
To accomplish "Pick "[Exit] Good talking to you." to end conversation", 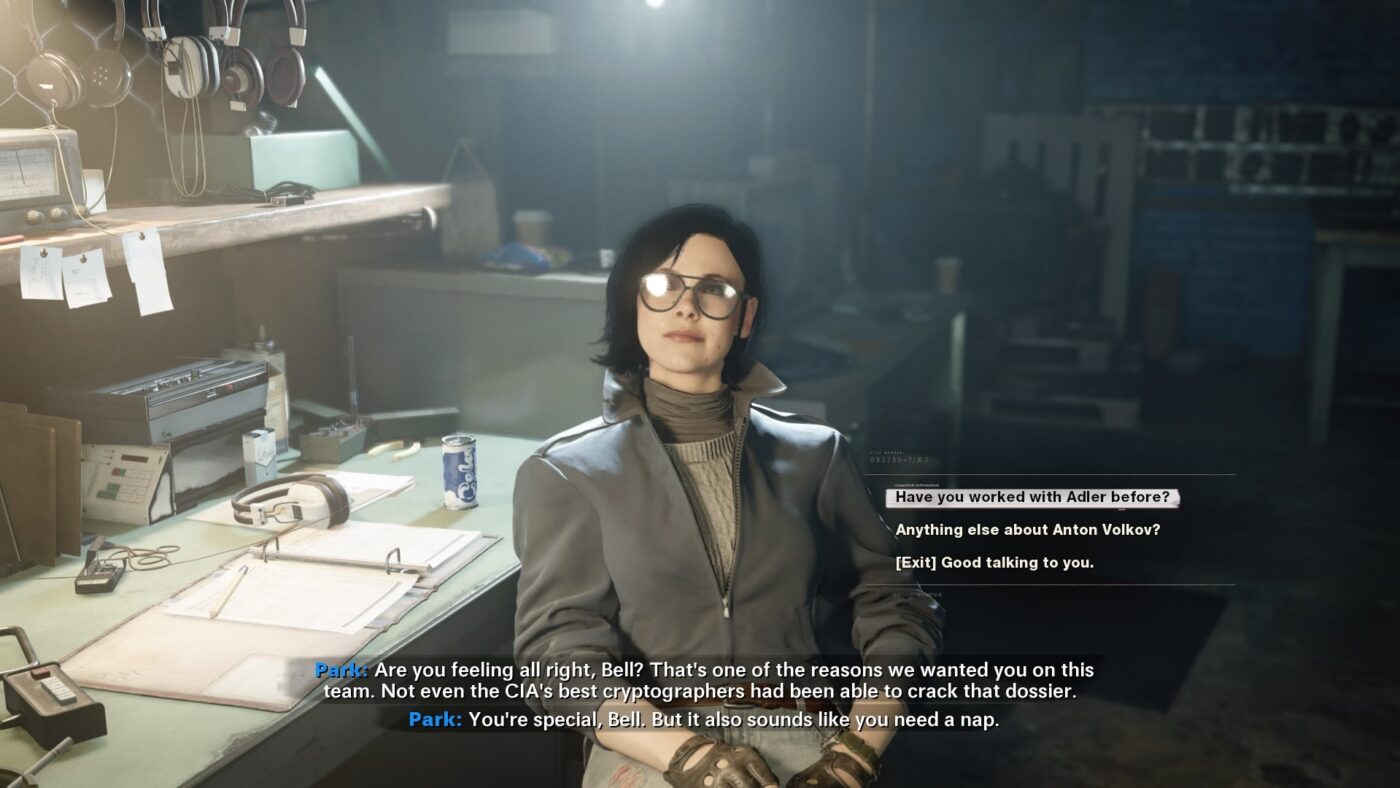I will click(x=996, y=562).
